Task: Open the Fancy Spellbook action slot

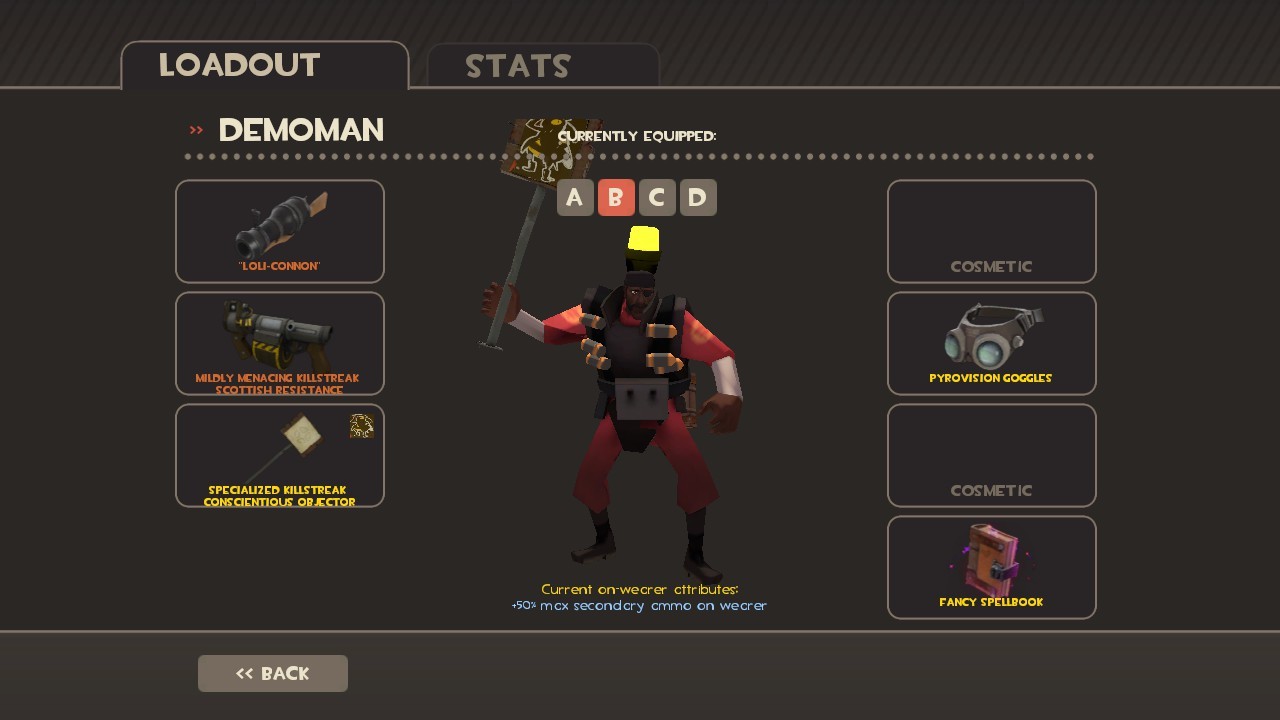Action: pos(991,567)
